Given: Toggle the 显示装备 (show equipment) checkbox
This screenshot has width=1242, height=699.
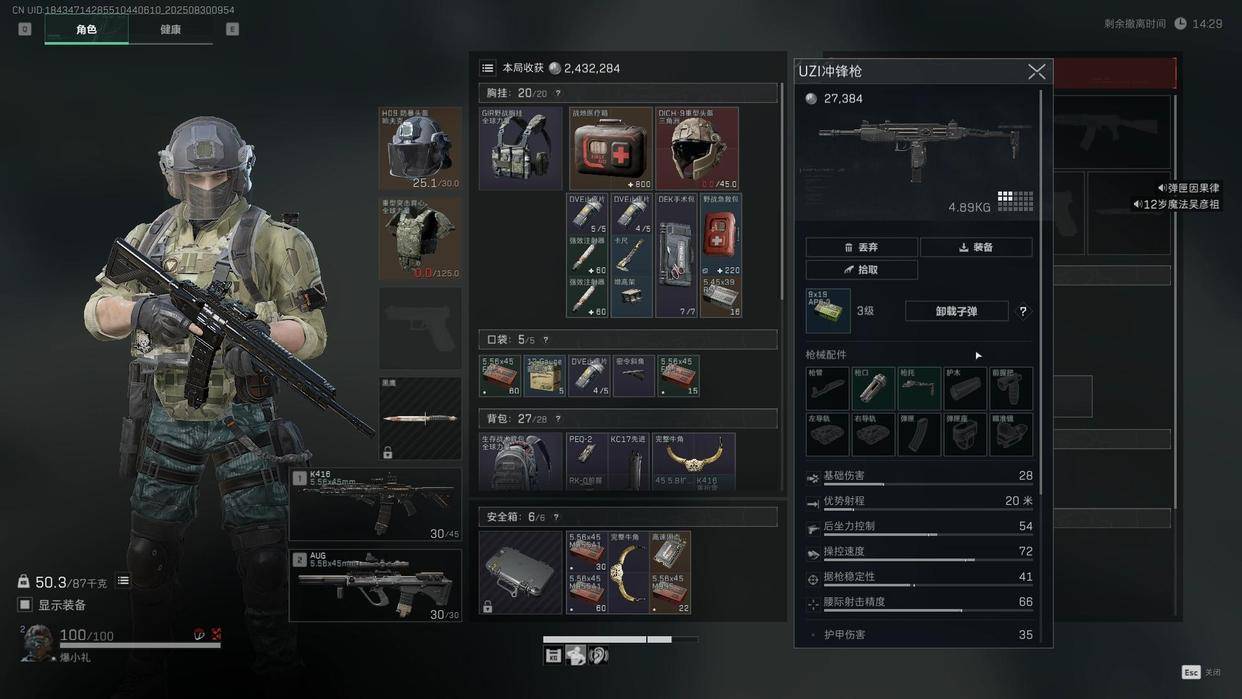Looking at the screenshot, I should 25,605.
